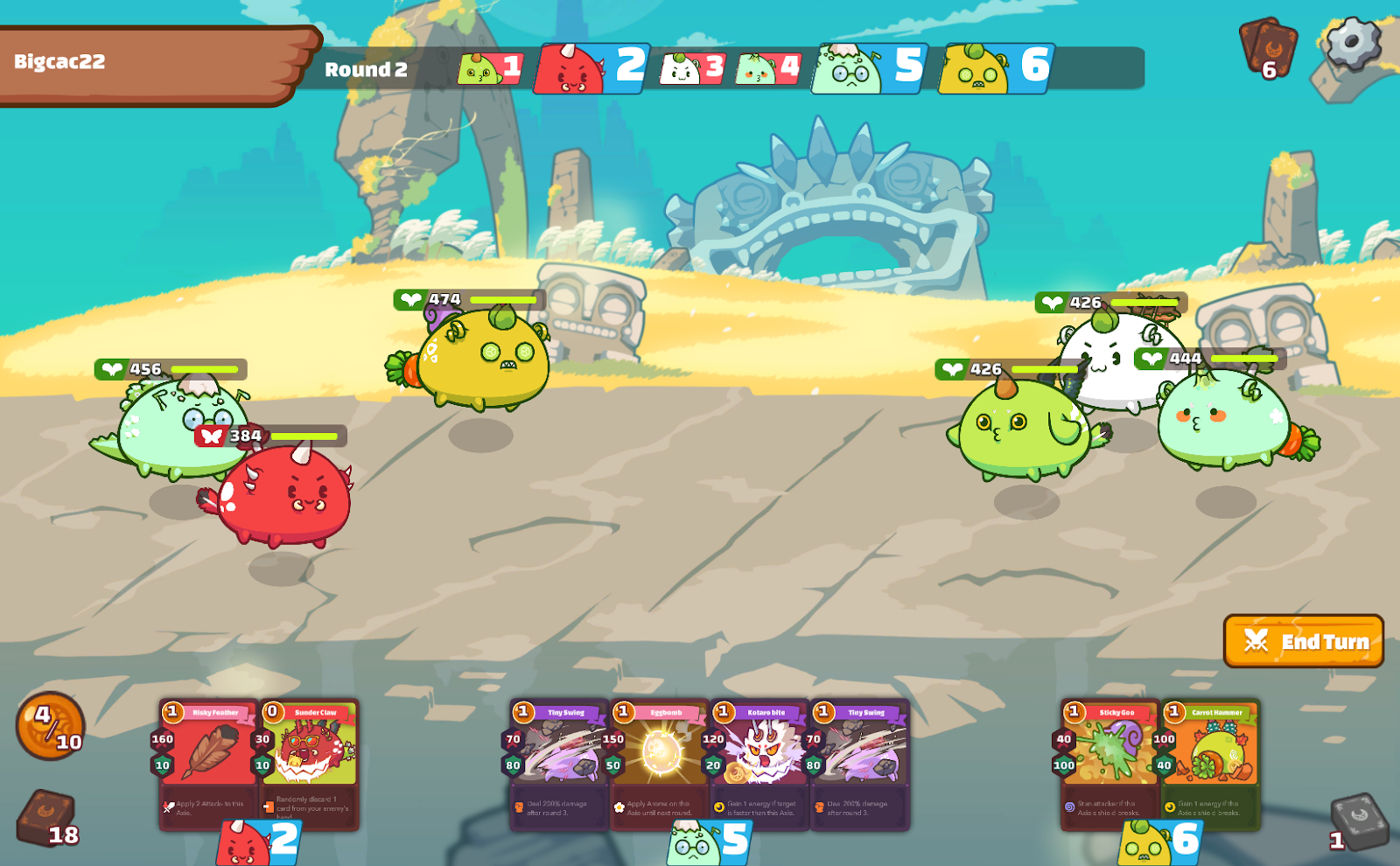Select the Sticky Goo card

[1110, 763]
